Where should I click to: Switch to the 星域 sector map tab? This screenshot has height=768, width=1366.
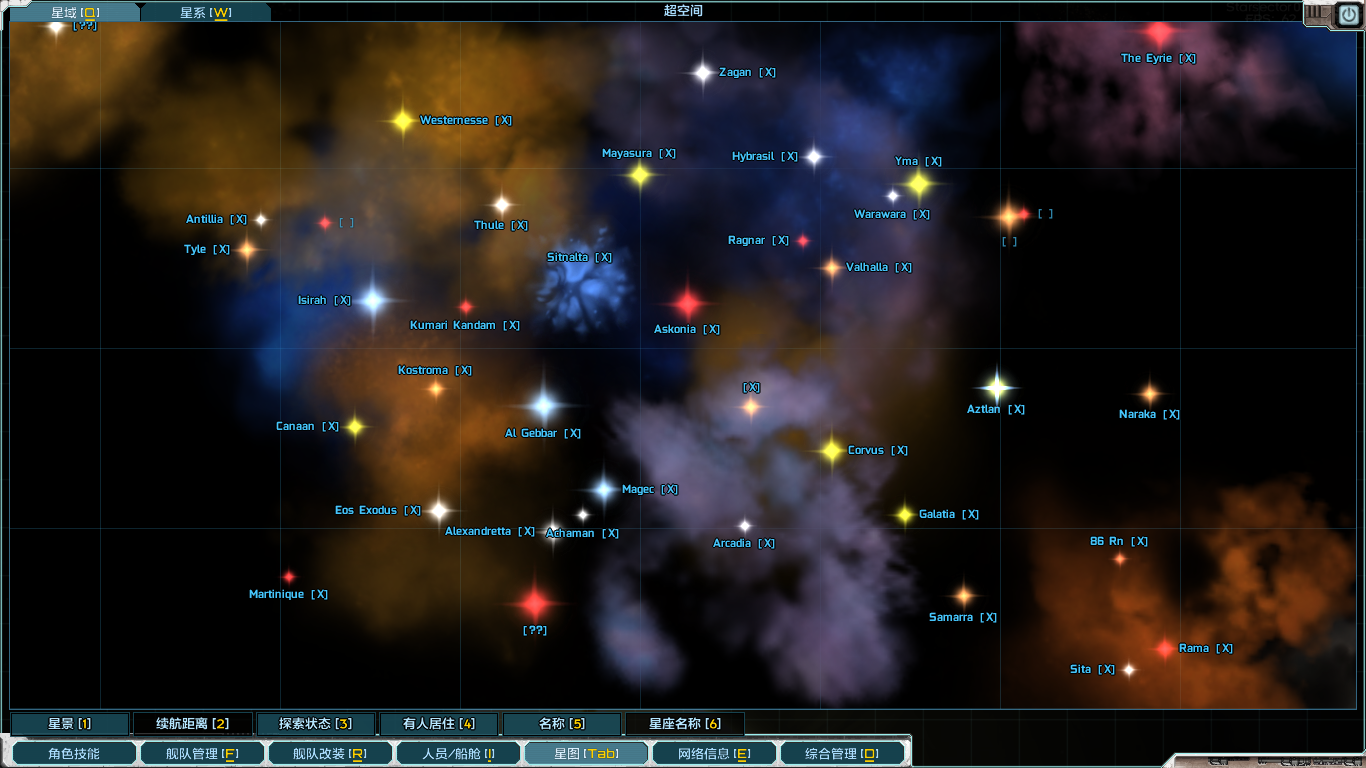pyautogui.click(x=74, y=13)
